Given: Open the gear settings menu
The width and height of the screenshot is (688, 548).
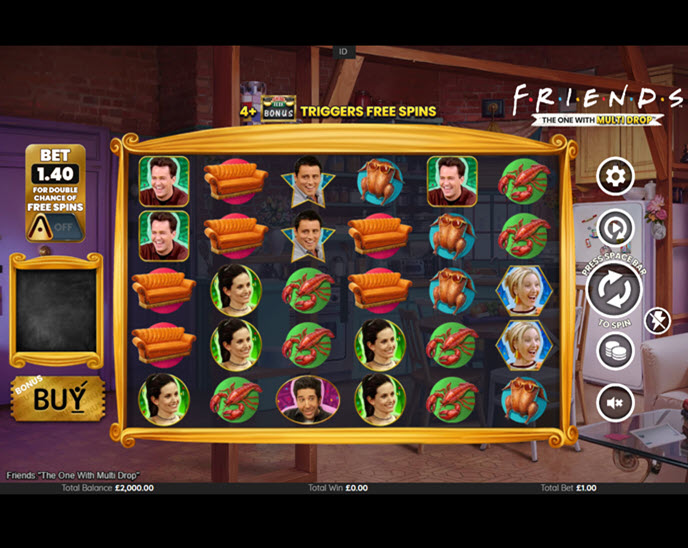Looking at the screenshot, I should tap(615, 177).
